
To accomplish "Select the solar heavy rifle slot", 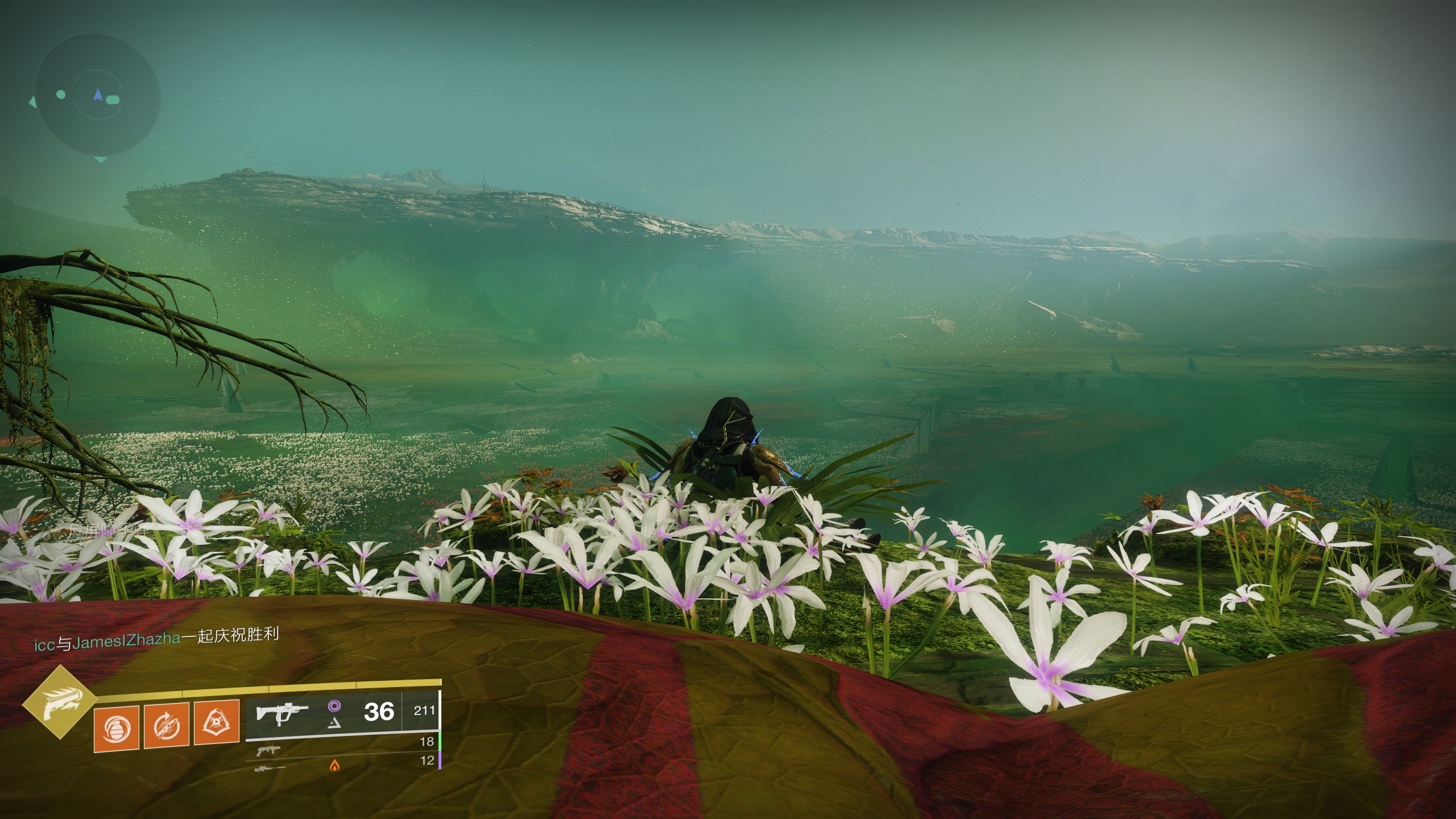I will (271, 768).
